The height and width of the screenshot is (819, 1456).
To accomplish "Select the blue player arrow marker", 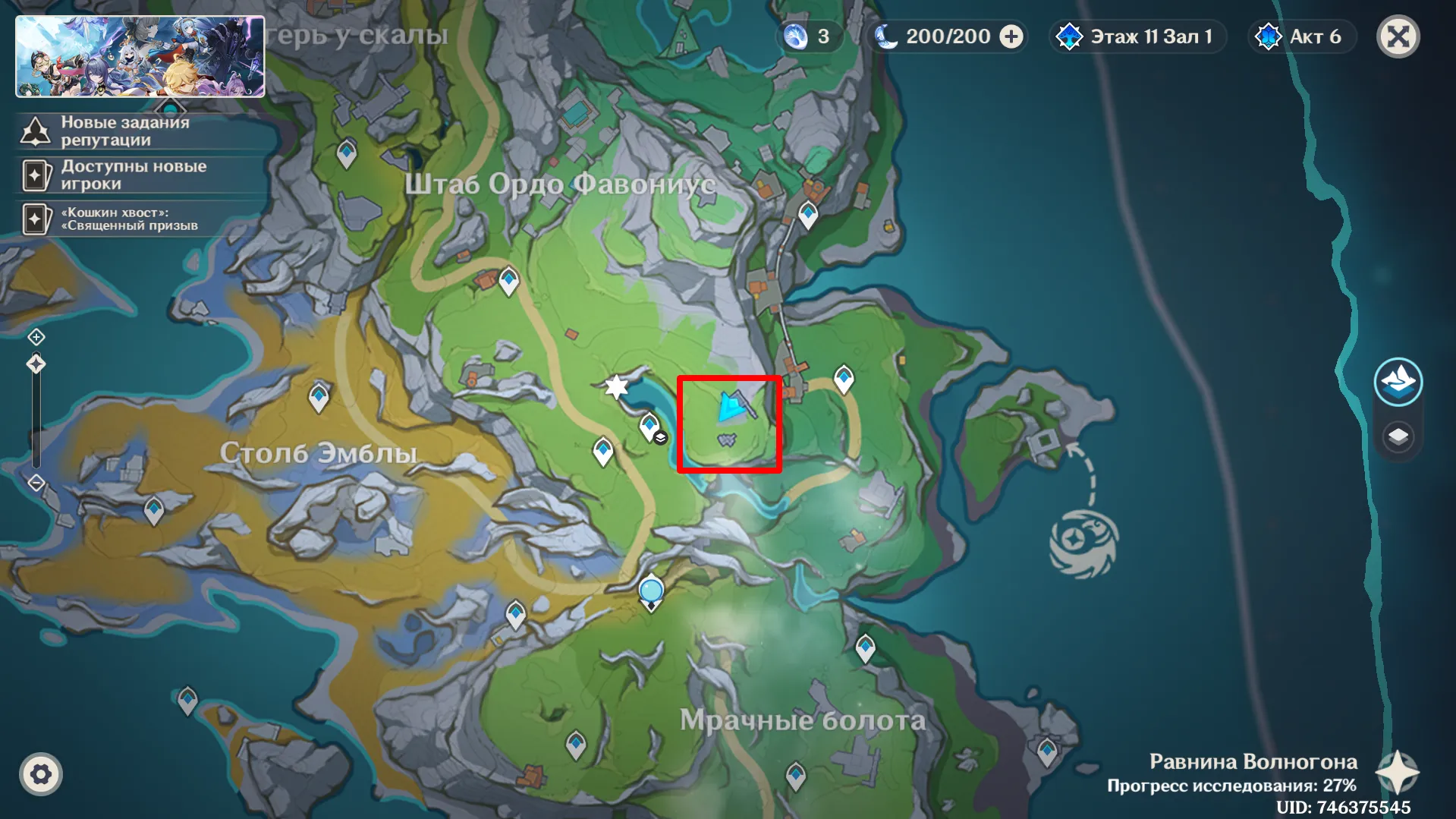I will [731, 407].
